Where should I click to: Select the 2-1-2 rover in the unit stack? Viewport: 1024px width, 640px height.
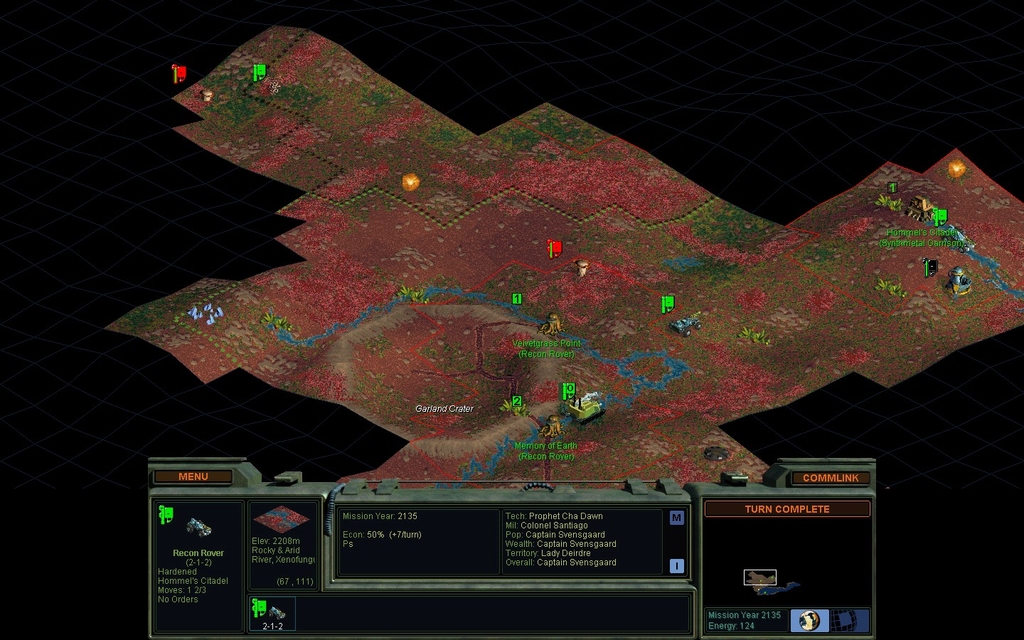click(x=272, y=612)
